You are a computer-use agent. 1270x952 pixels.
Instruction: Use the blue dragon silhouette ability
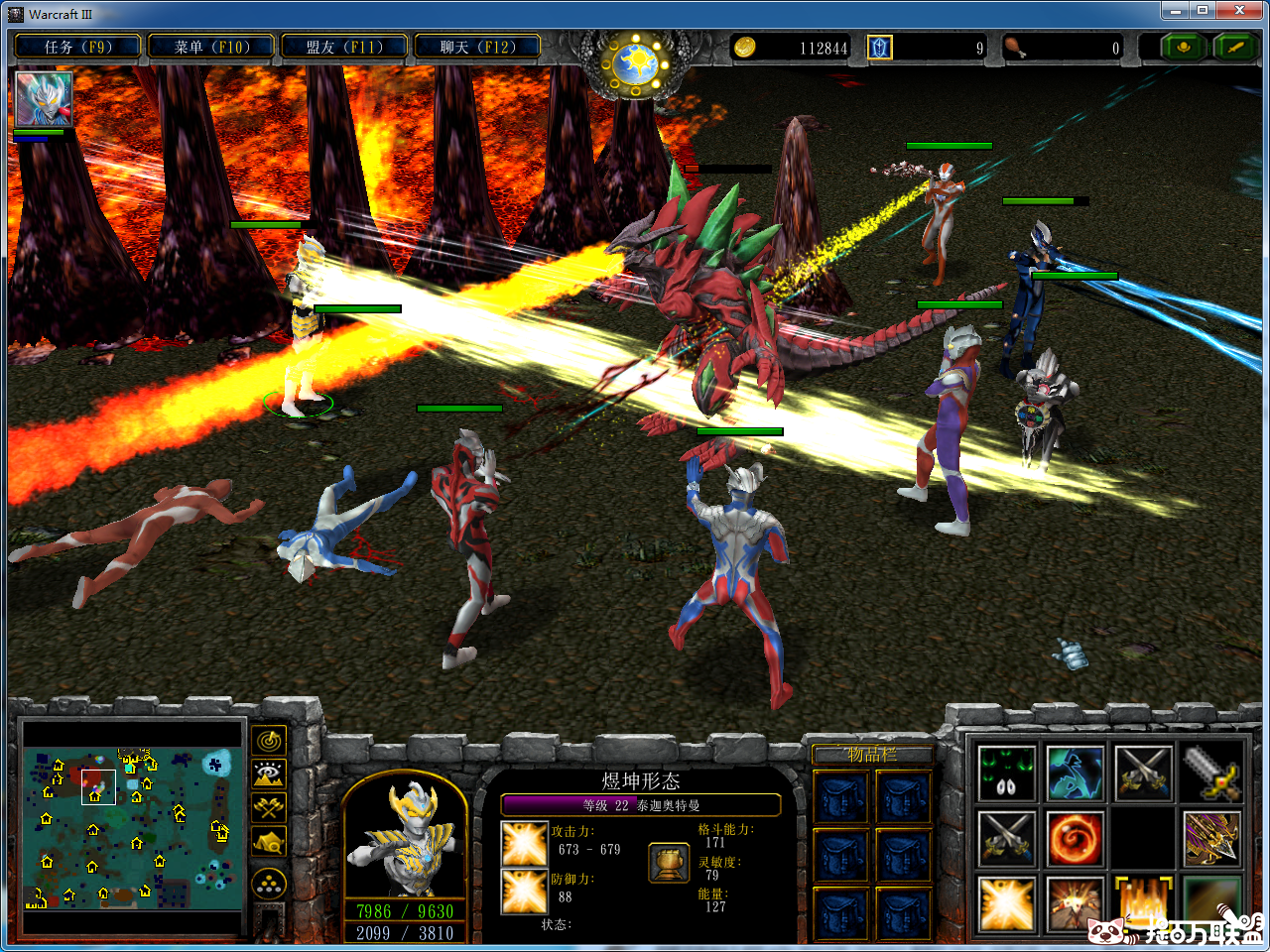pyautogui.click(x=1075, y=773)
